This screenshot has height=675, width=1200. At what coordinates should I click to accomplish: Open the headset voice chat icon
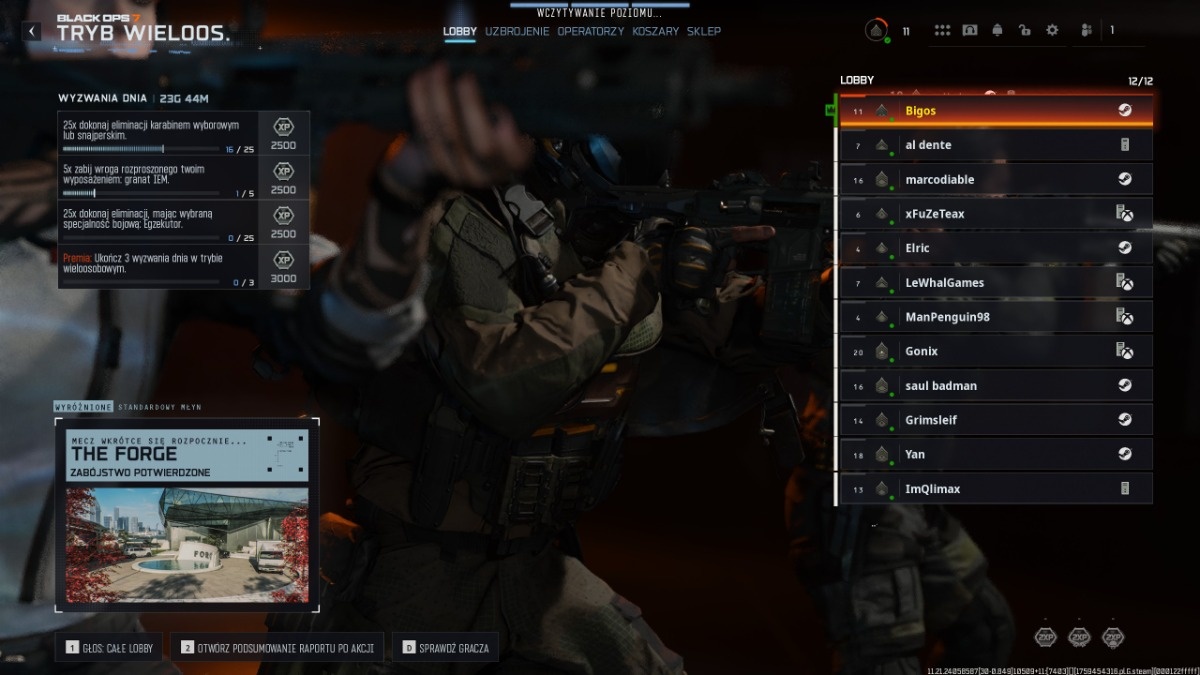tap(969, 31)
